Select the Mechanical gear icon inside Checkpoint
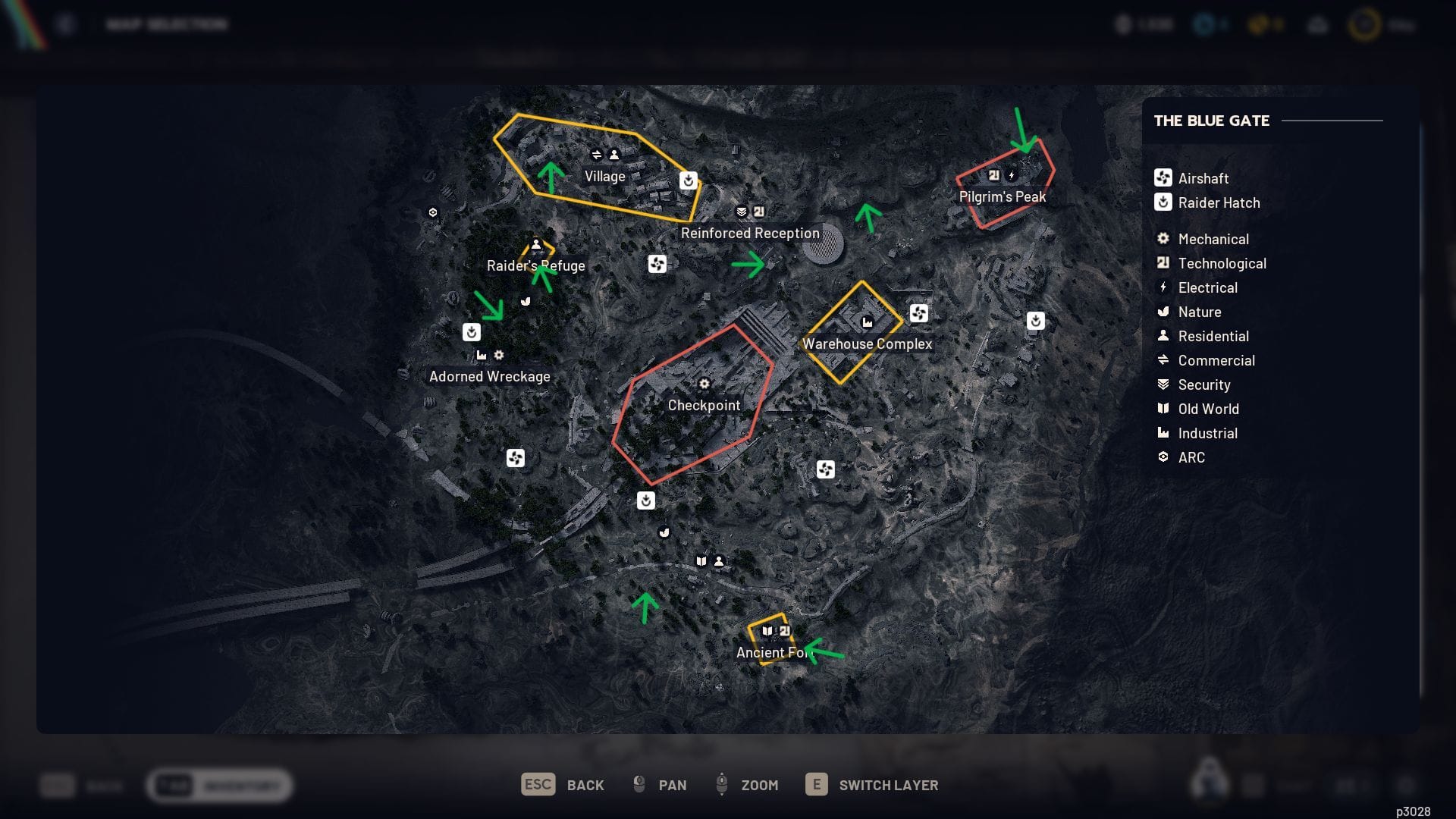Viewport: 1456px width, 819px height. (x=705, y=384)
